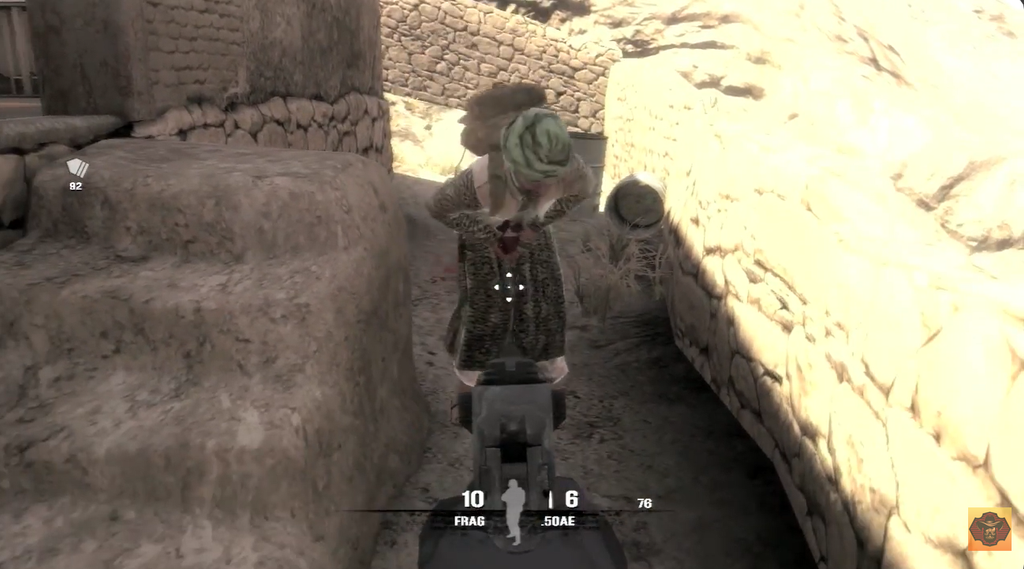Select the .50AE weapon label

click(x=557, y=521)
